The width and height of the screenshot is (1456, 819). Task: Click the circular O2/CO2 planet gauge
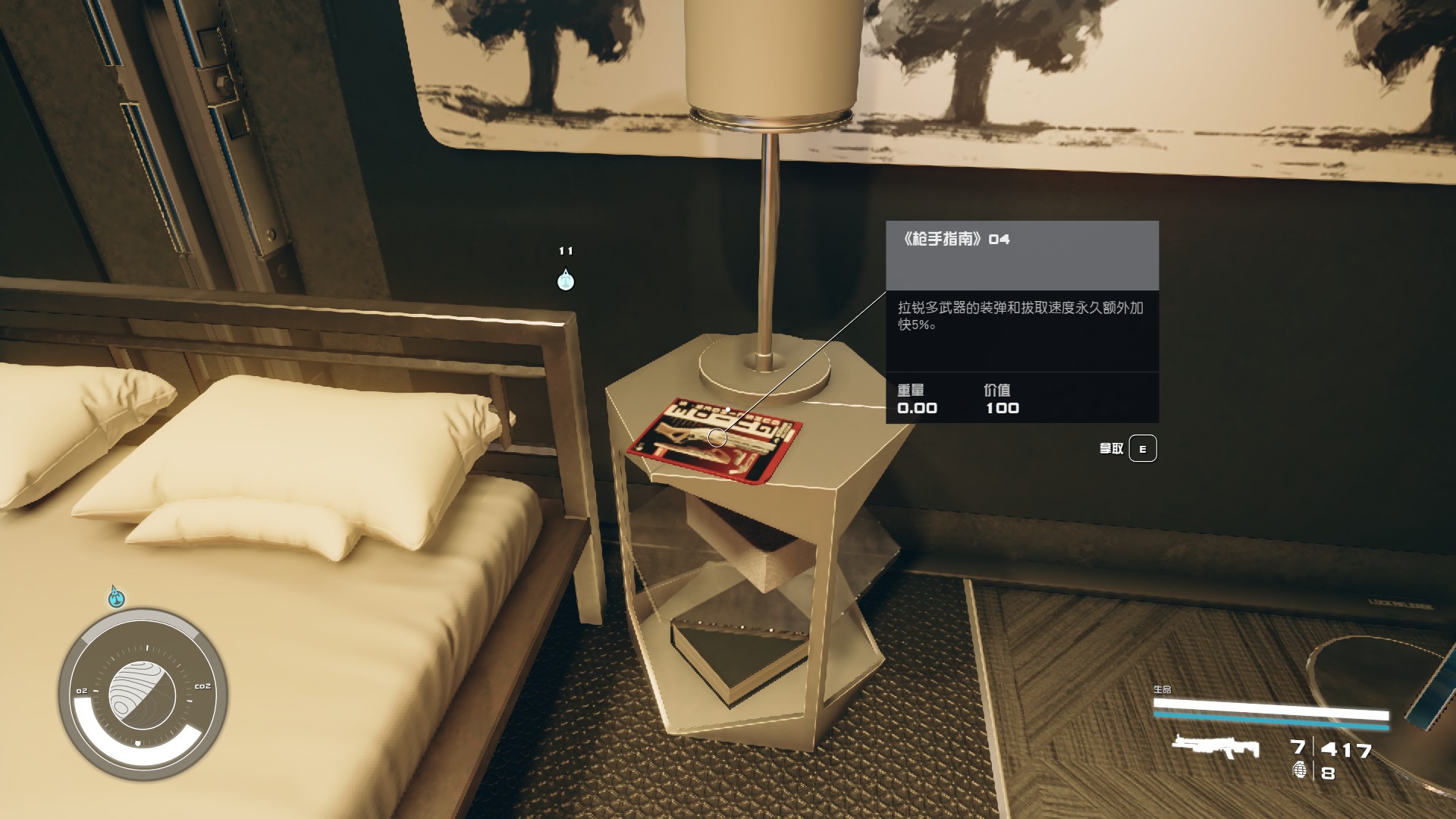click(143, 694)
